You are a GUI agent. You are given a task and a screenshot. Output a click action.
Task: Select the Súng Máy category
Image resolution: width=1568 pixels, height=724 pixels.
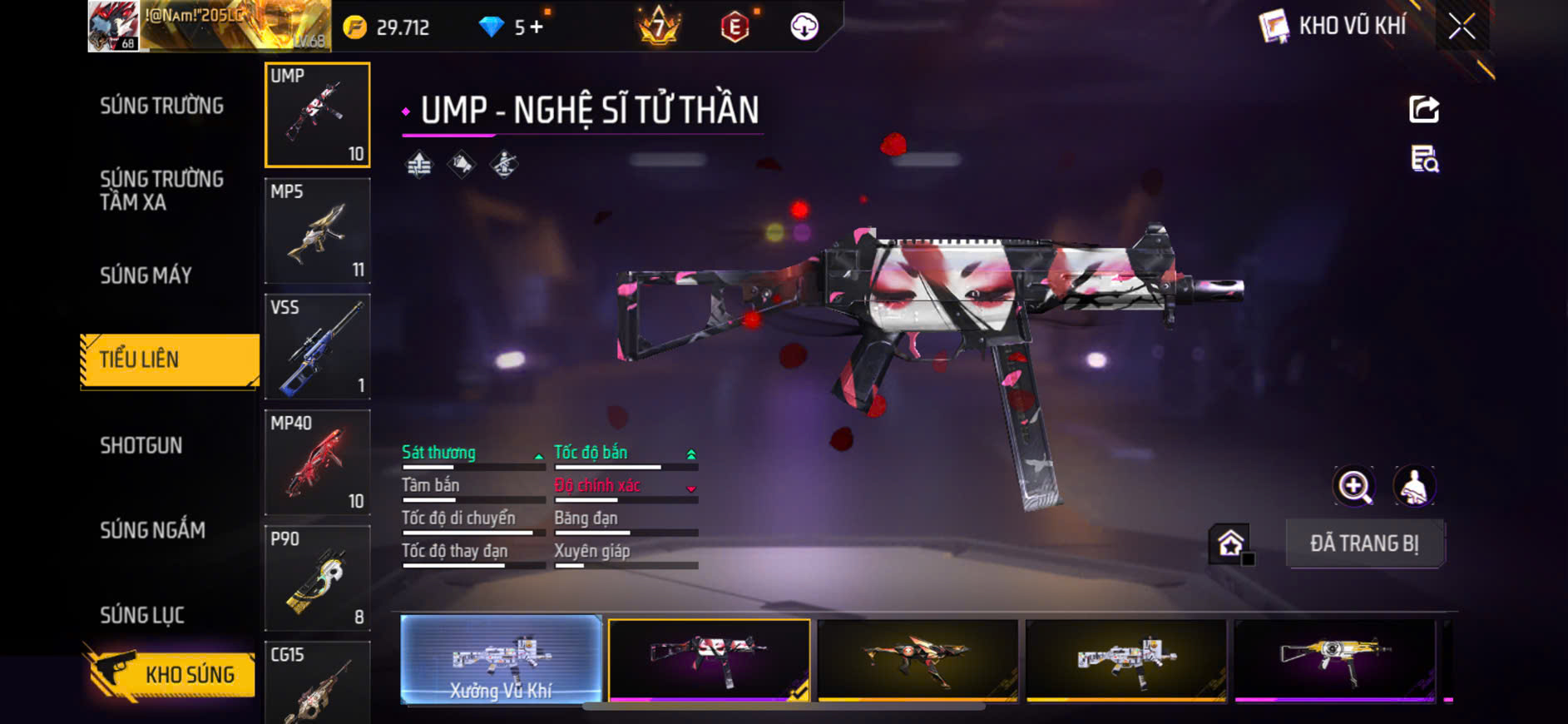[146, 275]
